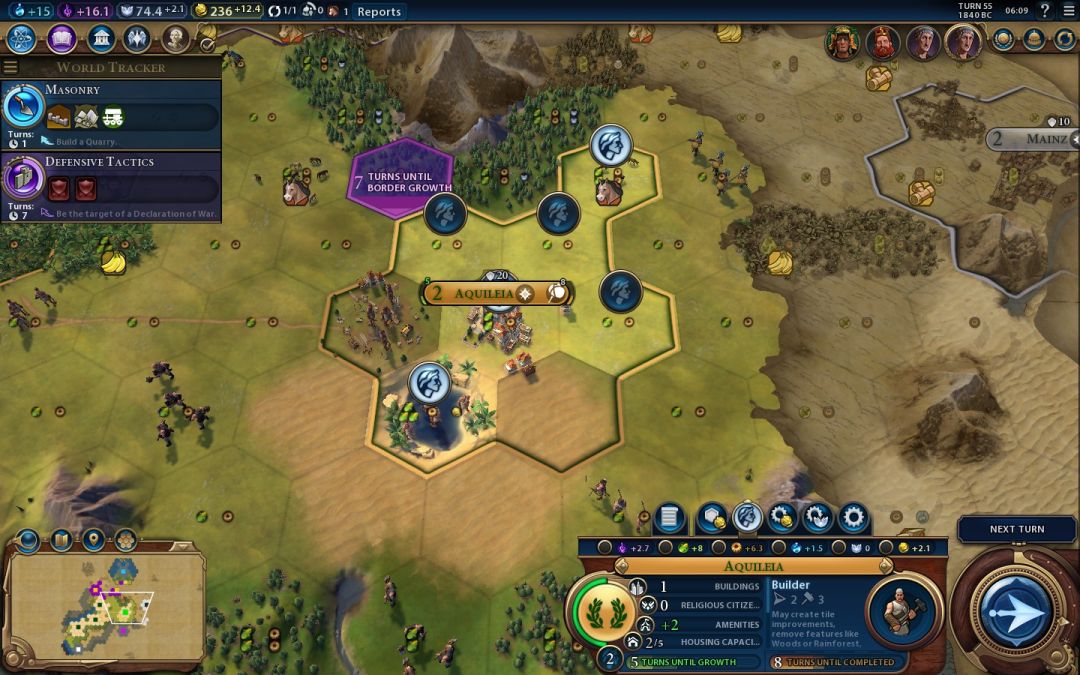The height and width of the screenshot is (675, 1080).
Task: Open the Civilopedia help question mark
Action: [x=1045, y=11]
